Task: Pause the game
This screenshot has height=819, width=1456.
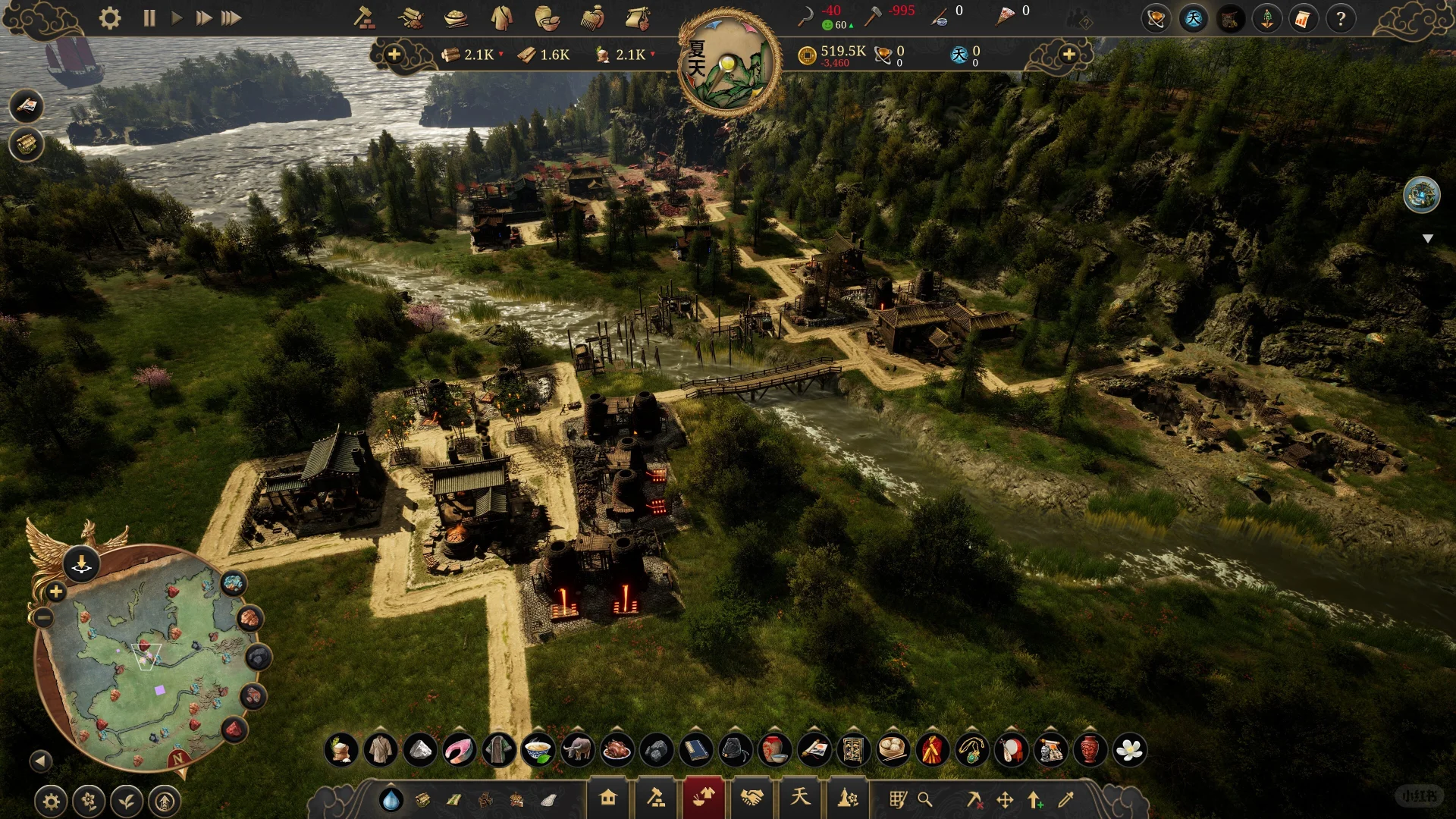Action: 149,18
